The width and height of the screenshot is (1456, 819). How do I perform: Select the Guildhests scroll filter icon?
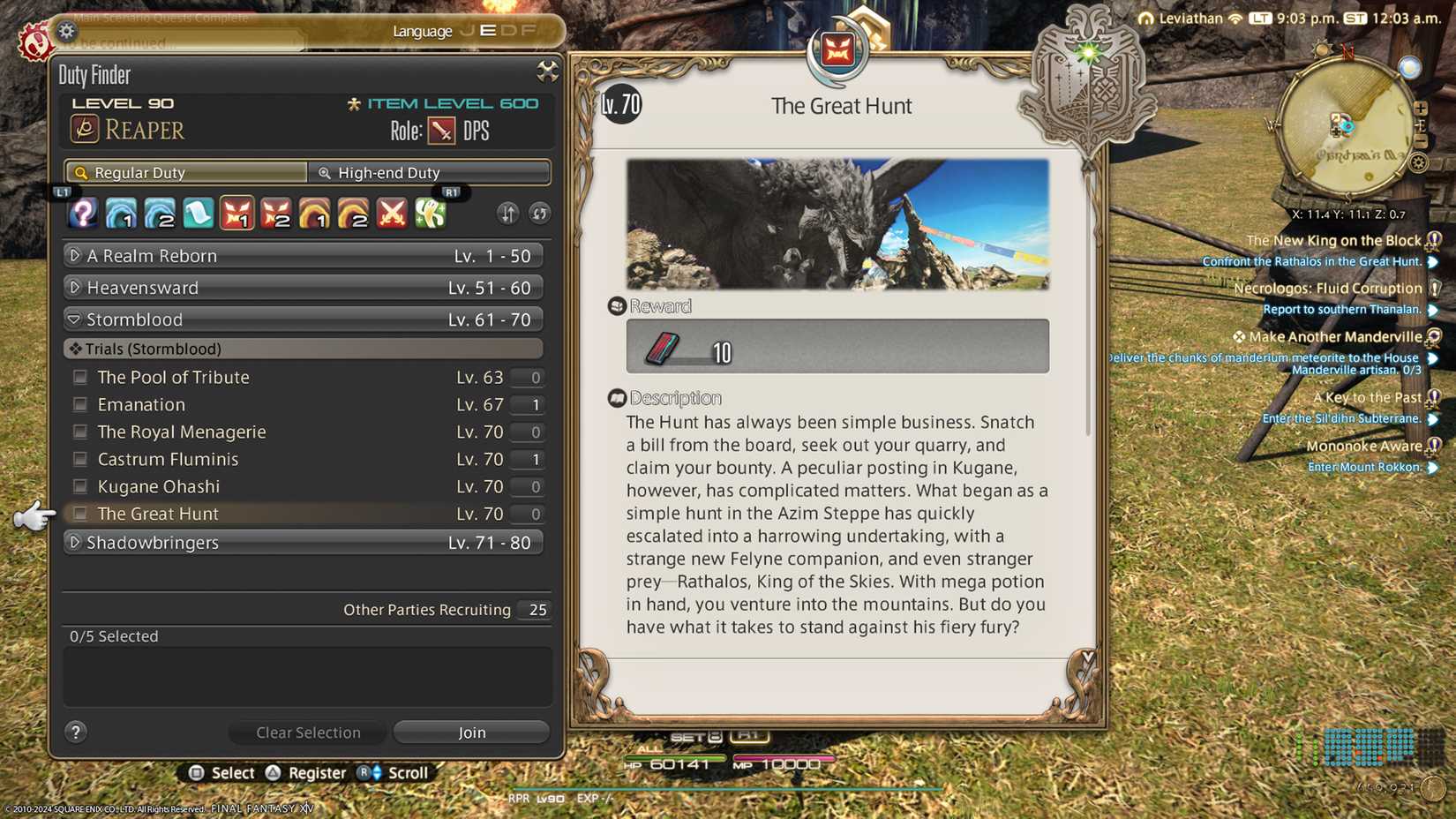[198, 213]
